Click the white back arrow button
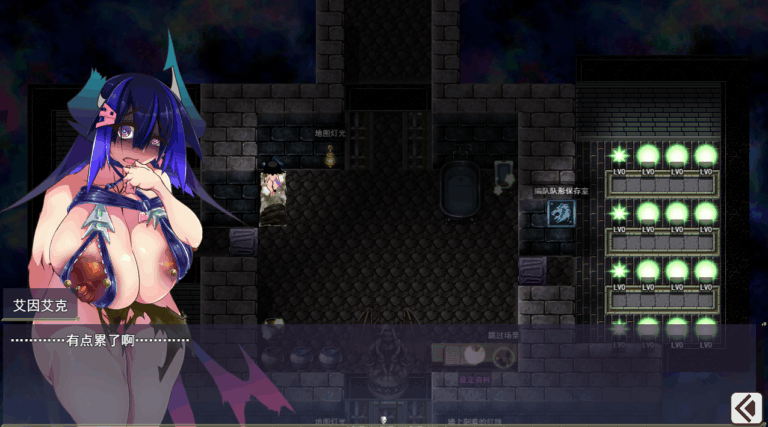Screen dimensions: 768x427 point(746,407)
